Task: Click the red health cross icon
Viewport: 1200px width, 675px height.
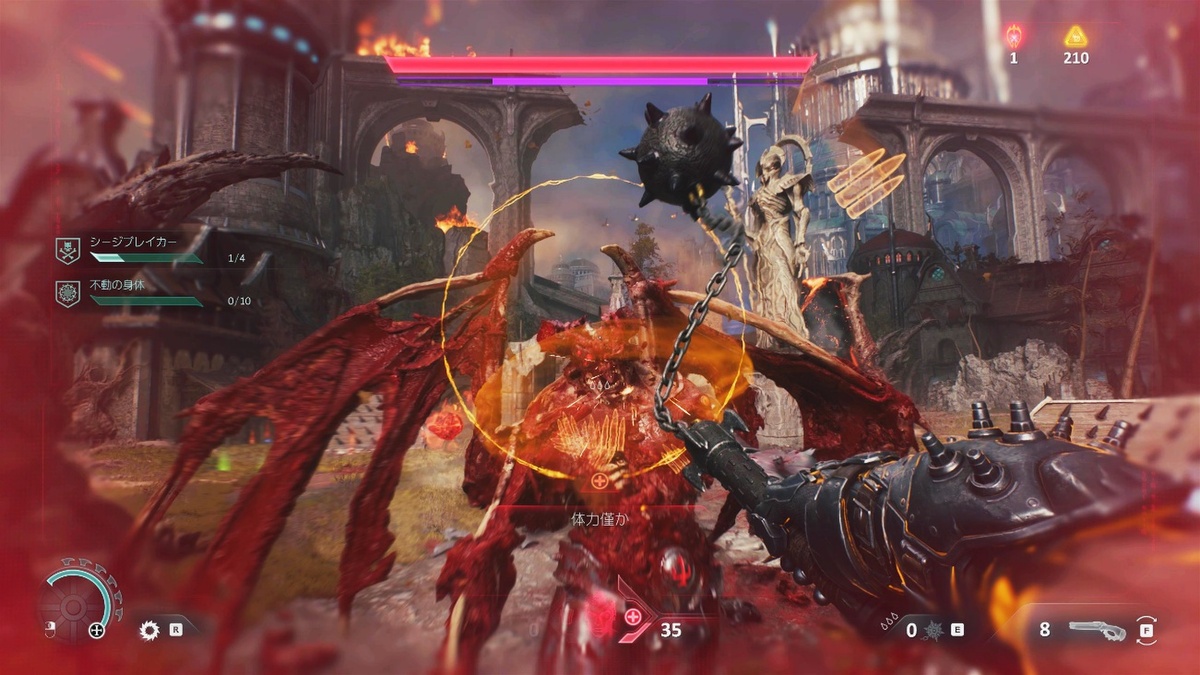Action: [633, 617]
